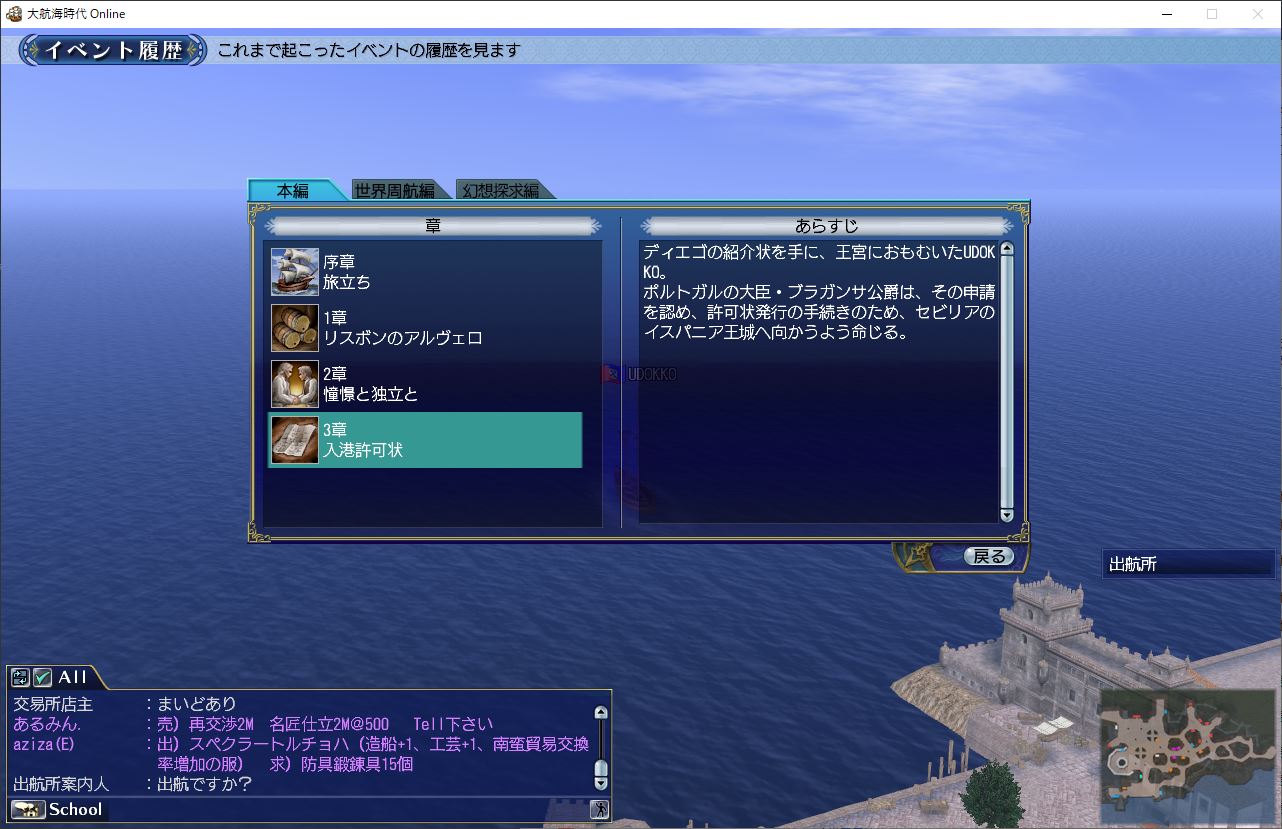Select chapter 3 入港許可状
The width and height of the screenshot is (1282, 829).
tap(425, 440)
